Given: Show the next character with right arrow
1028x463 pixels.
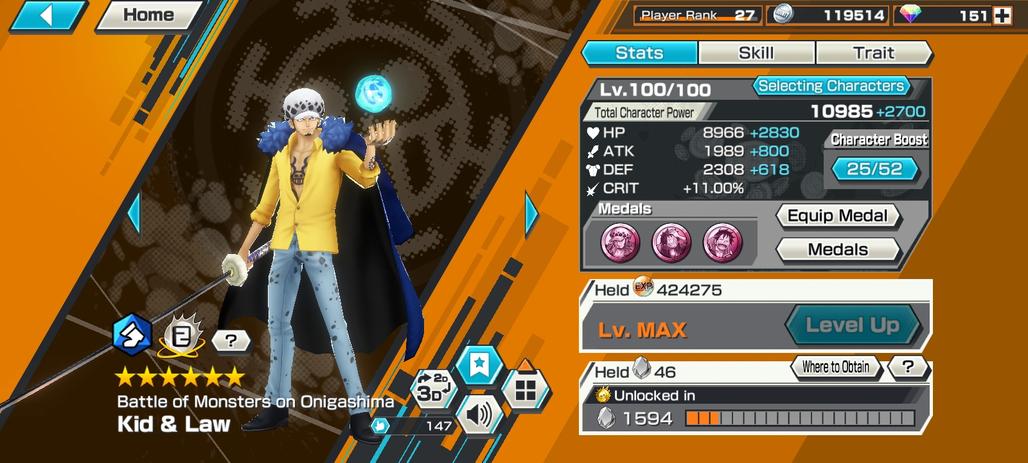Looking at the screenshot, I should click(x=531, y=212).
